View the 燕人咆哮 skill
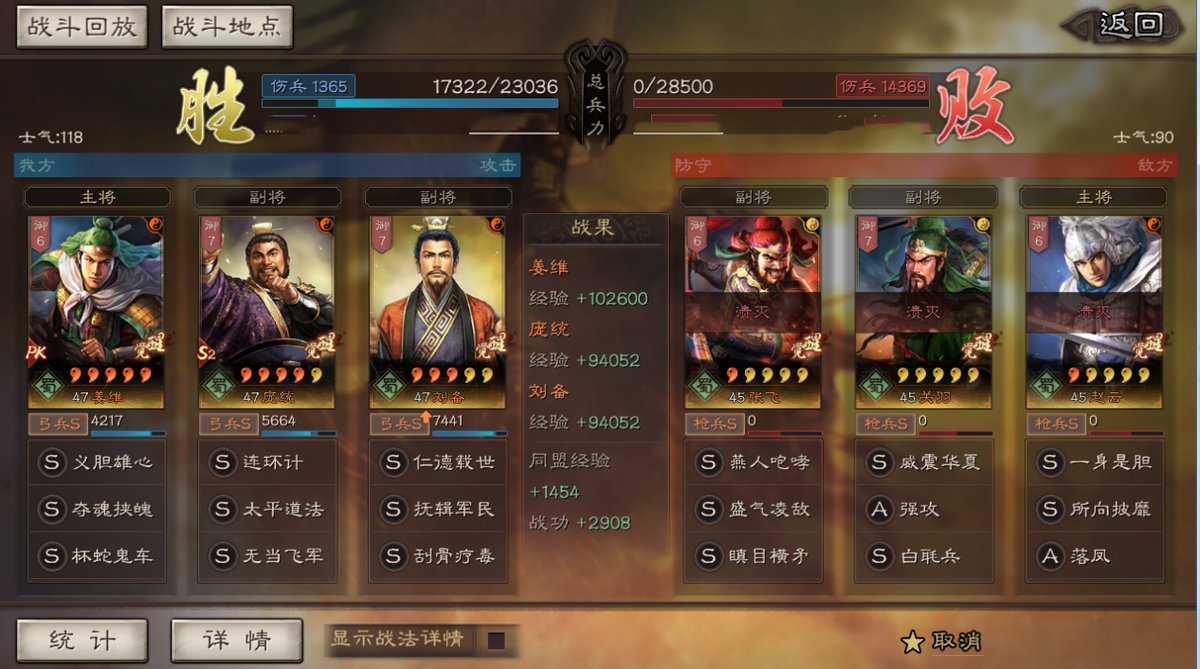The image size is (1200, 669). 754,463
